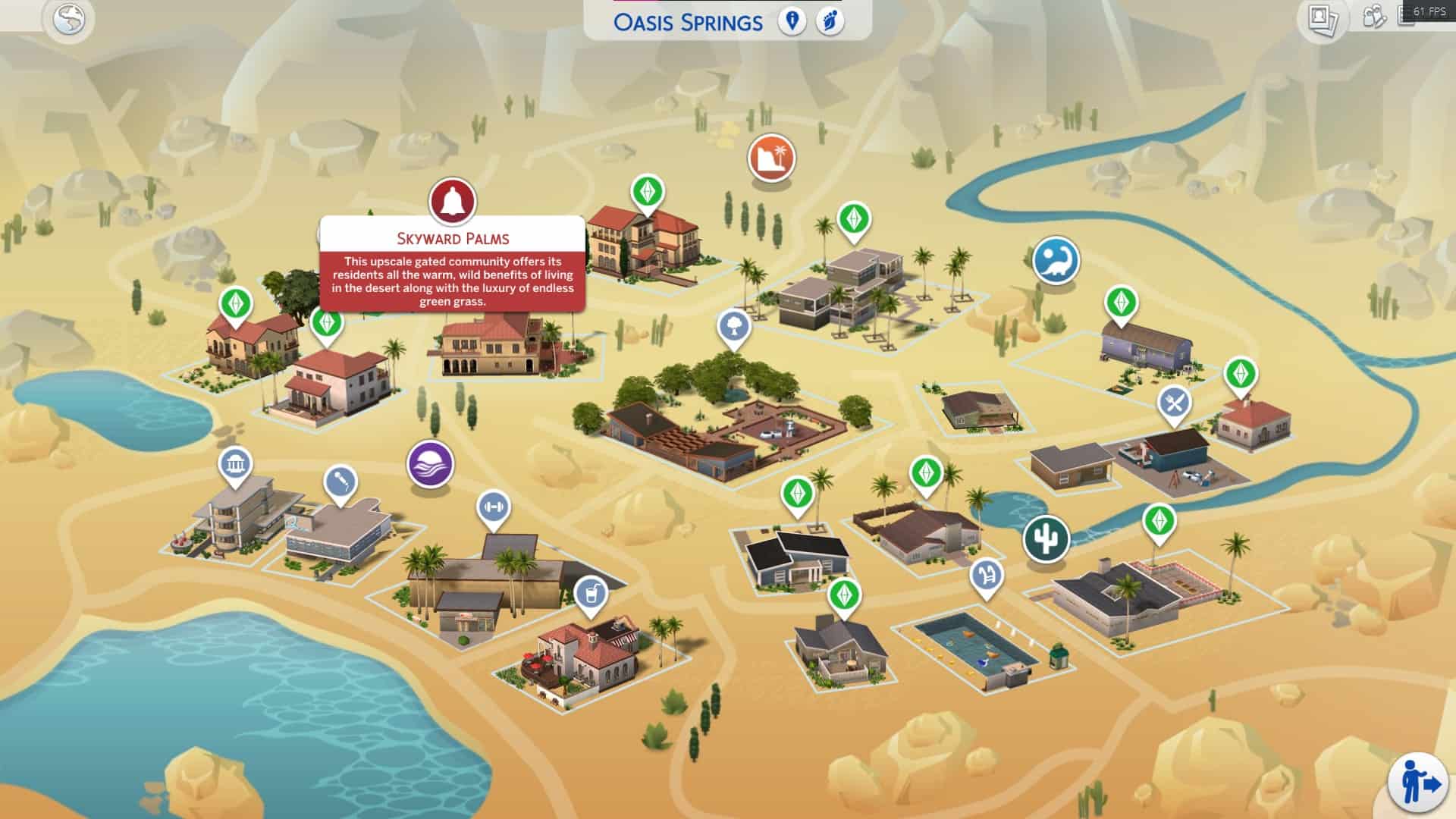Choose the drink cup bar lot pin

coord(591,591)
